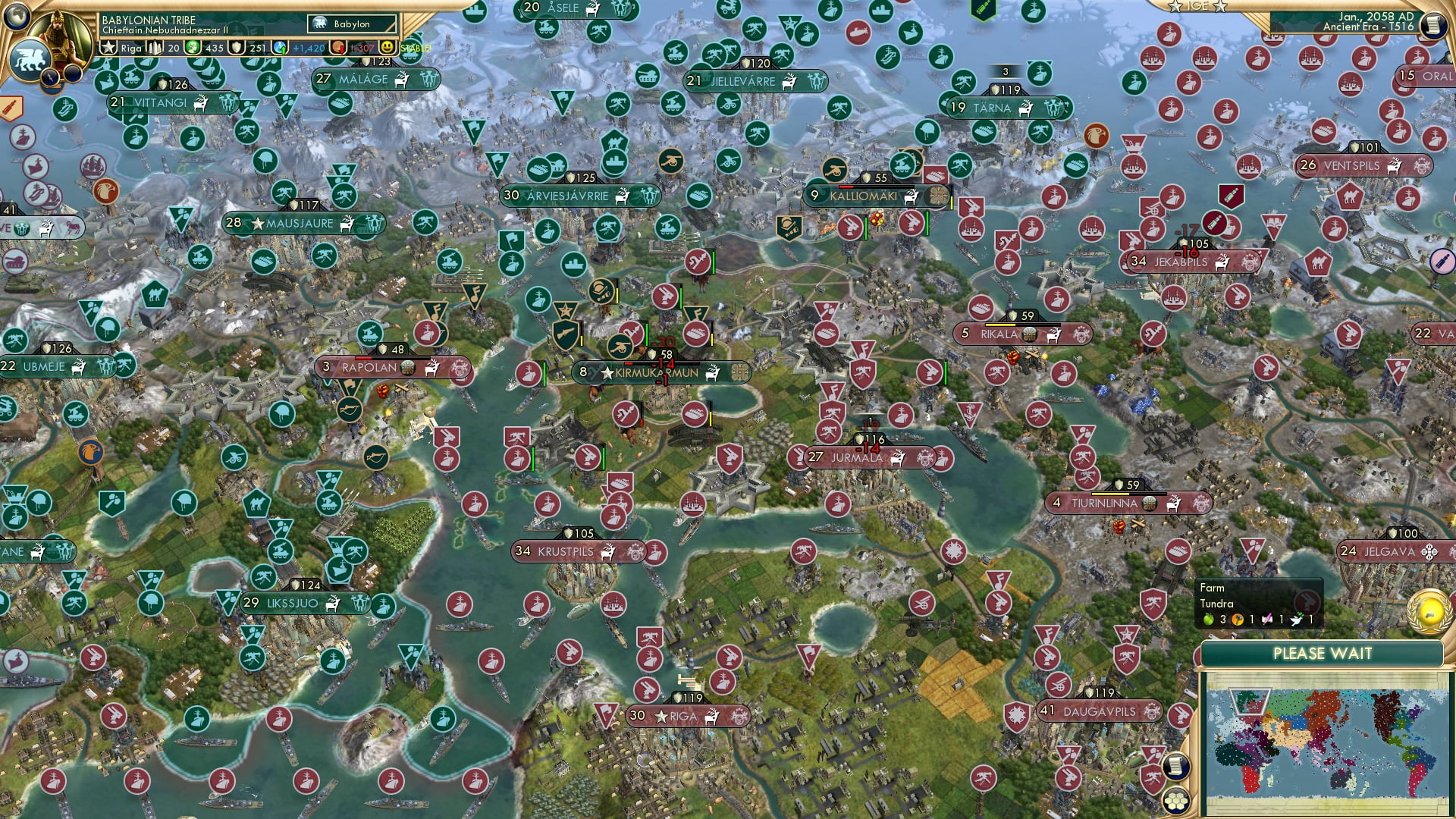The height and width of the screenshot is (819, 1456).
Task: Click the green gold coin icon showing 435
Action: [x=194, y=47]
